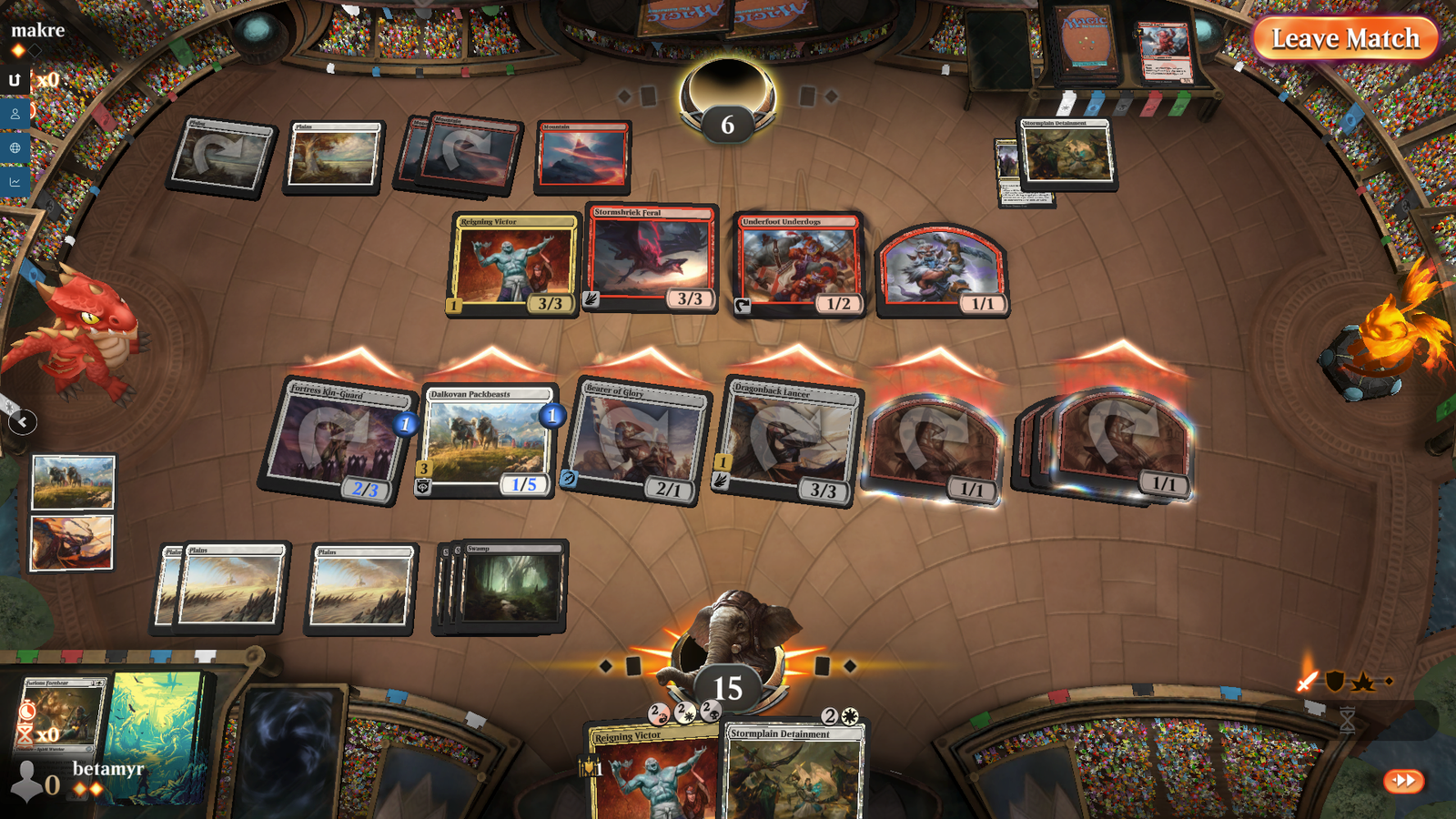The width and height of the screenshot is (1456, 819).
Task: Click the Leave Match button
Action: 1346,39
